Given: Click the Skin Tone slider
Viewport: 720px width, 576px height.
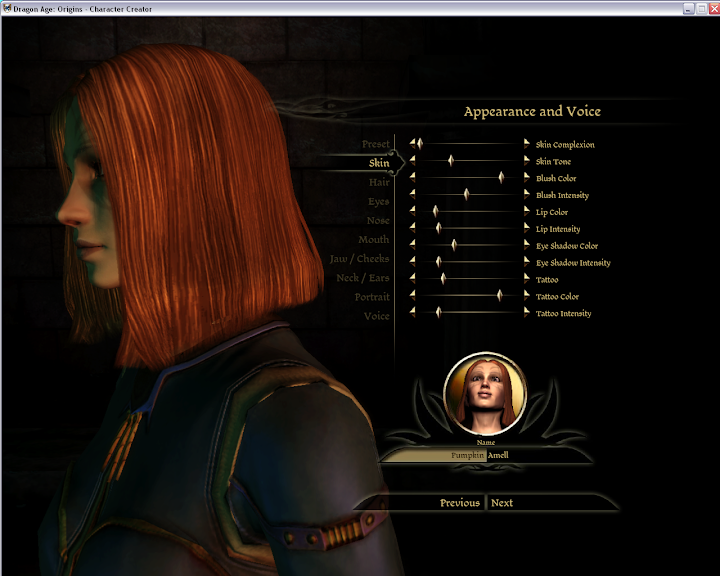Looking at the screenshot, I should pyautogui.click(x=451, y=161).
